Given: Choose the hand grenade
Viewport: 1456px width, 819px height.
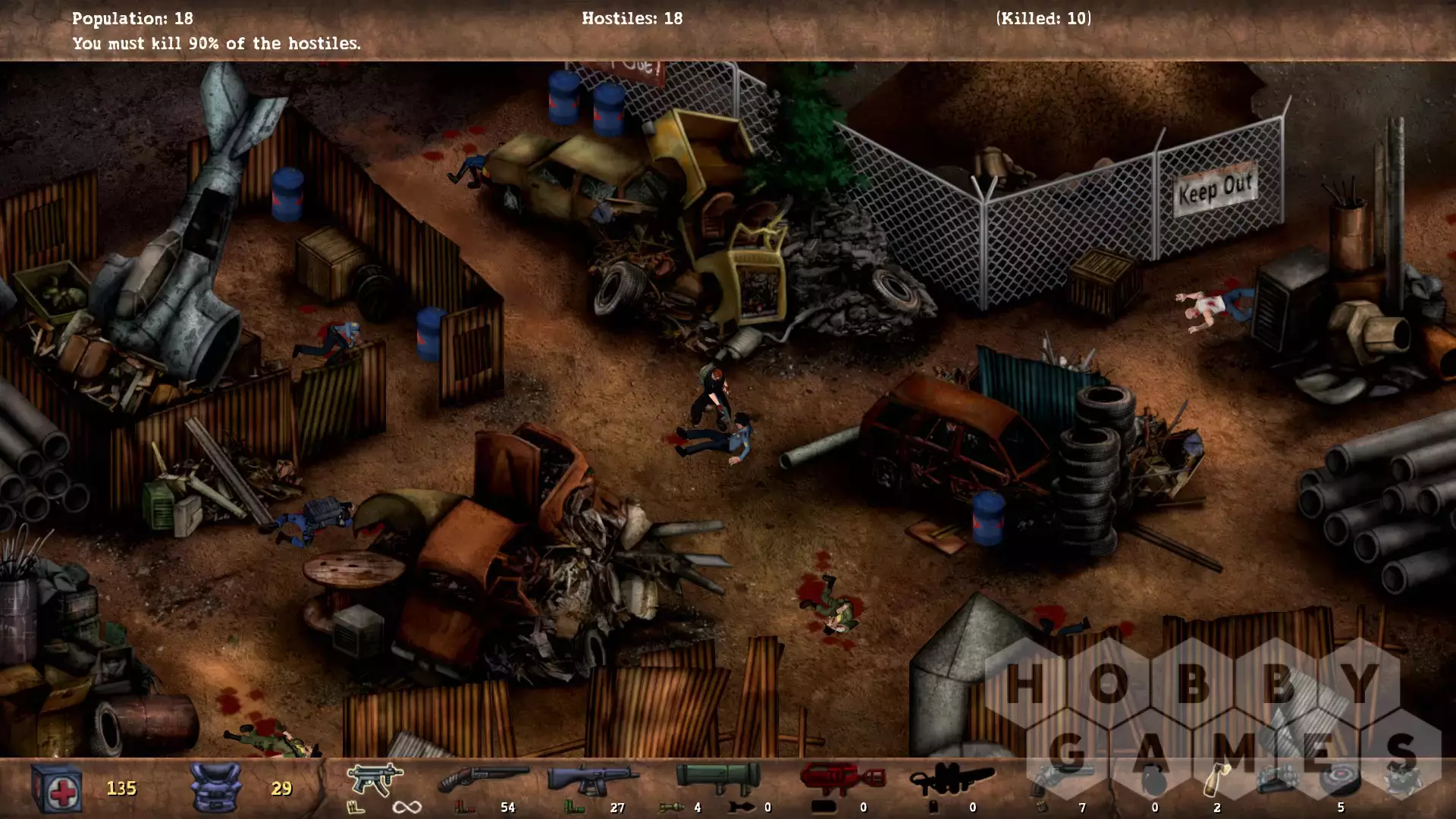Looking at the screenshot, I should click(1153, 779).
